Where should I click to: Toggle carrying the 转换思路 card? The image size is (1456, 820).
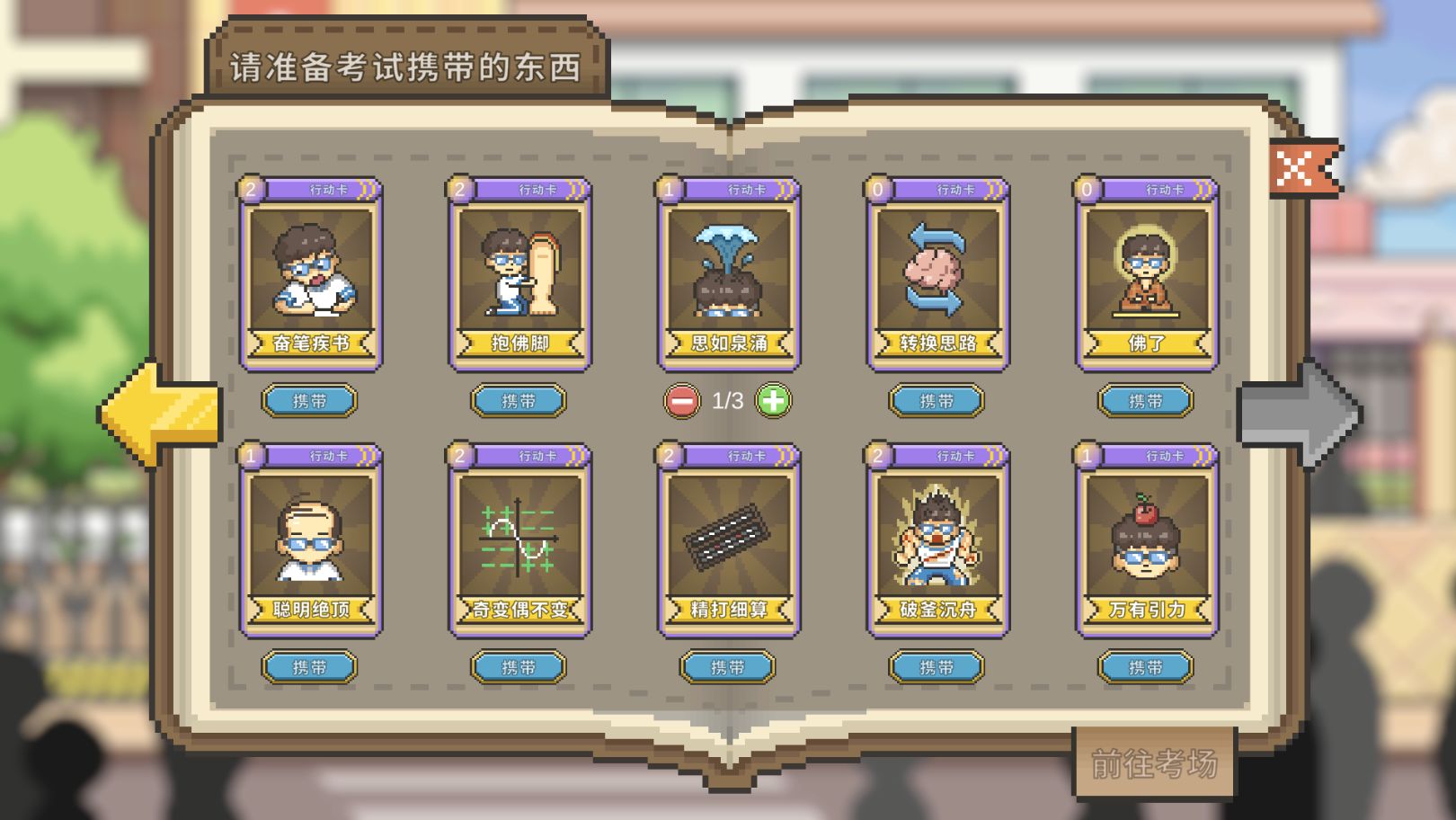point(937,401)
